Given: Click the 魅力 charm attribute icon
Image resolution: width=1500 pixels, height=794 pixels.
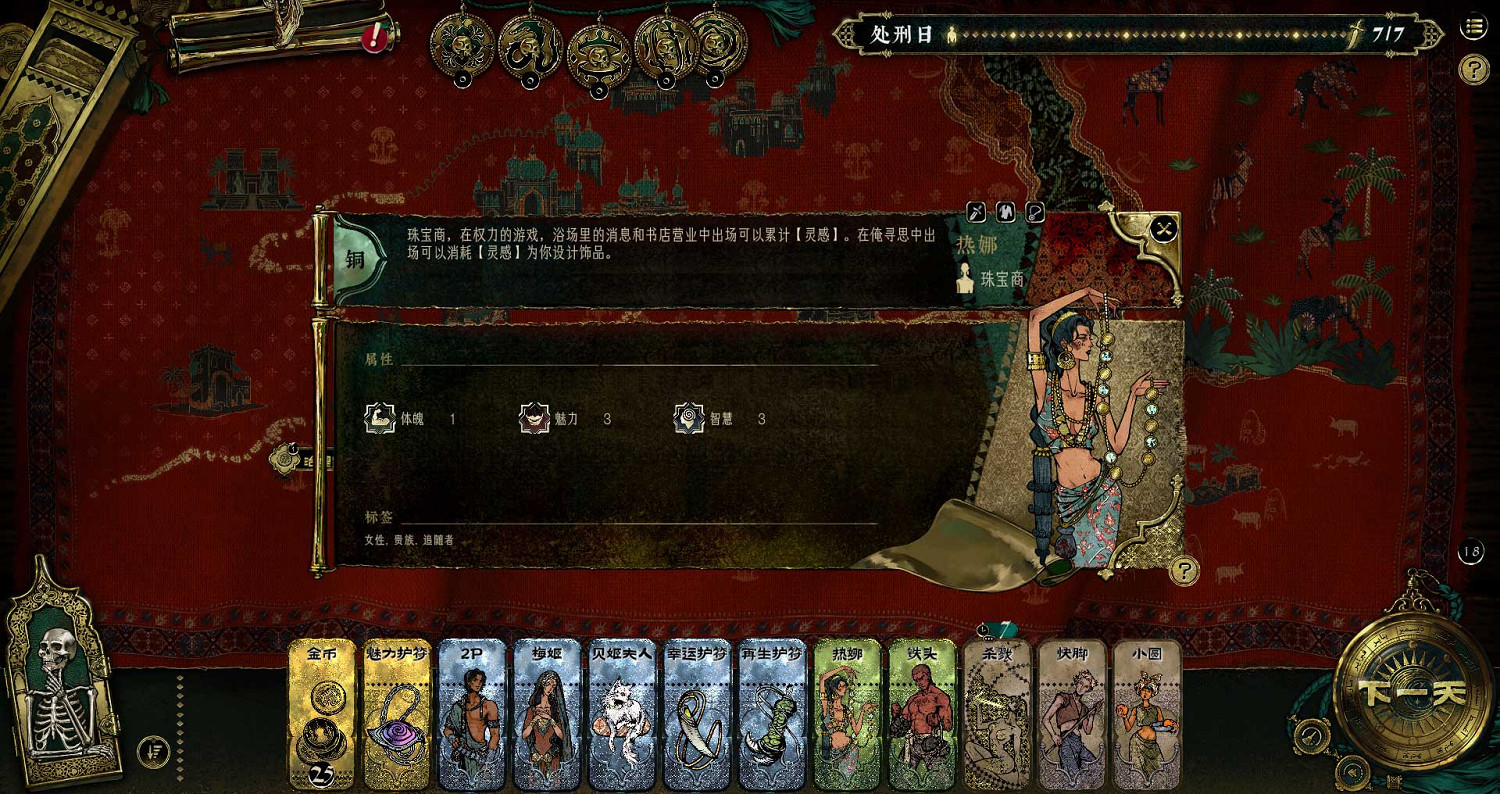Looking at the screenshot, I should click(x=534, y=419).
